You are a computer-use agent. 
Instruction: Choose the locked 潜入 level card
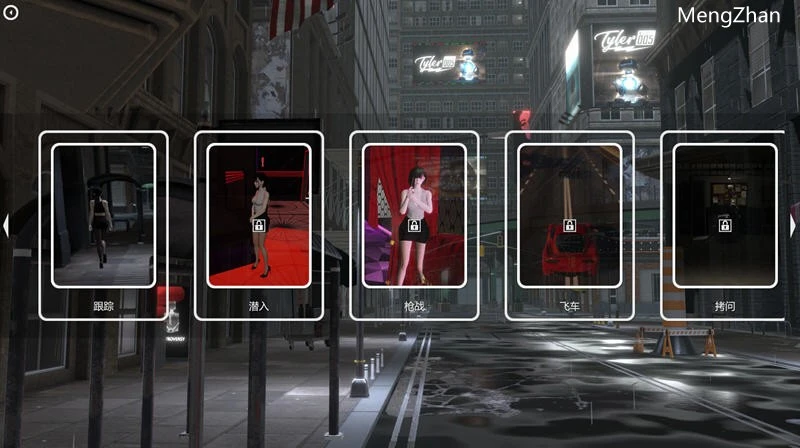[x=258, y=225]
